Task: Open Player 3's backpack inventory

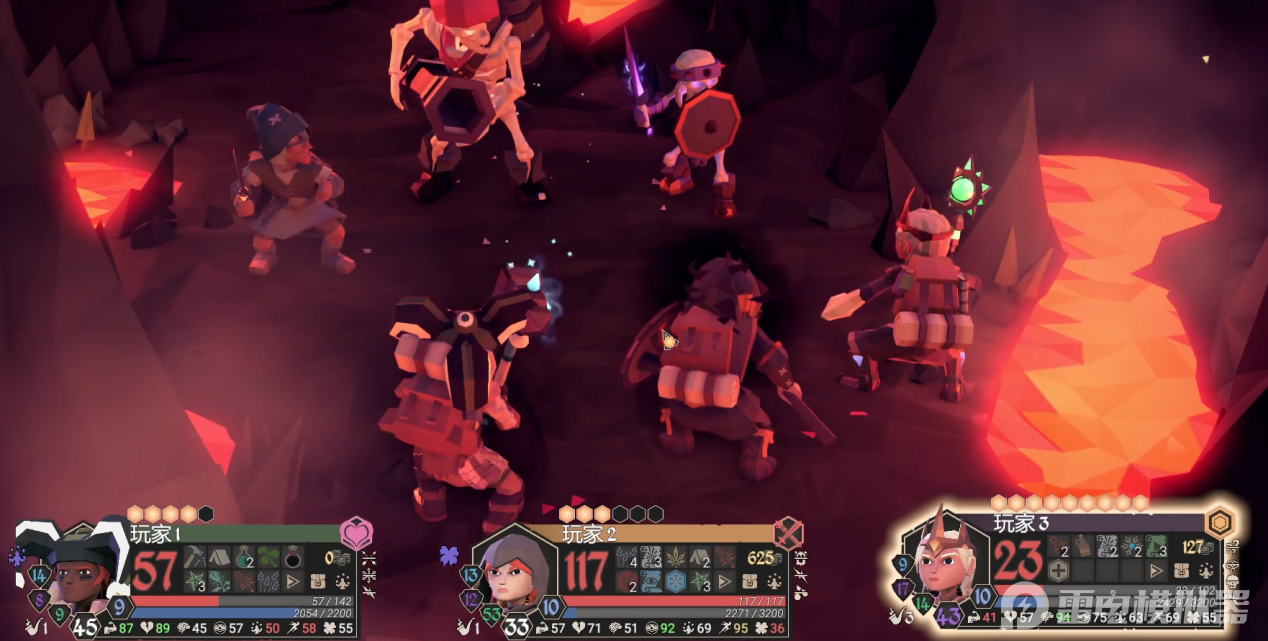Action: tap(1182, 570)
